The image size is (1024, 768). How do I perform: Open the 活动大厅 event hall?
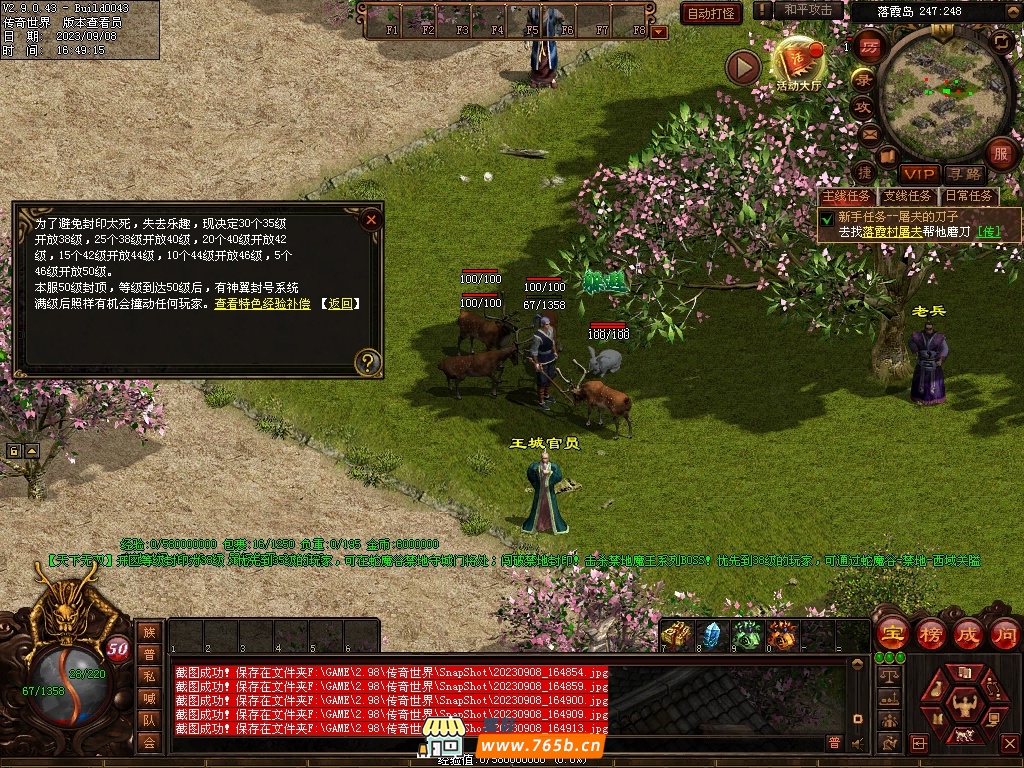tap(798, 64)
